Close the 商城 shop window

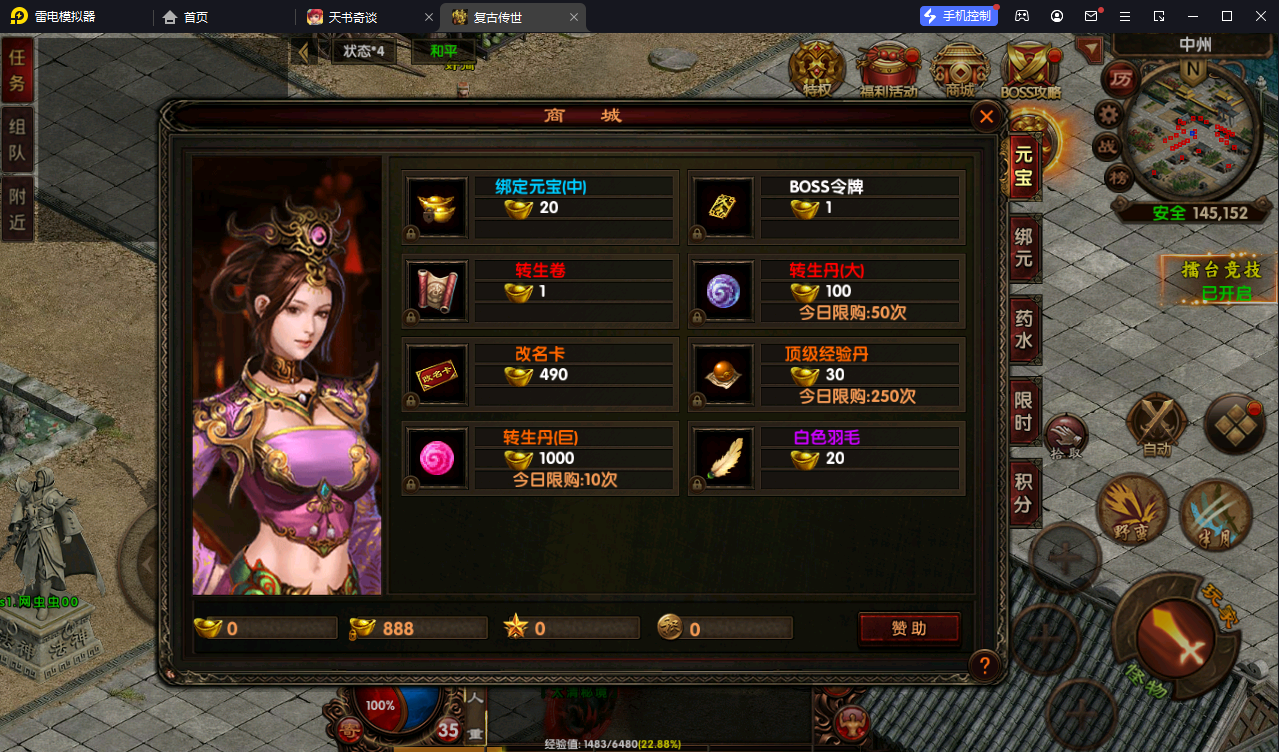[x=986, y=117]
